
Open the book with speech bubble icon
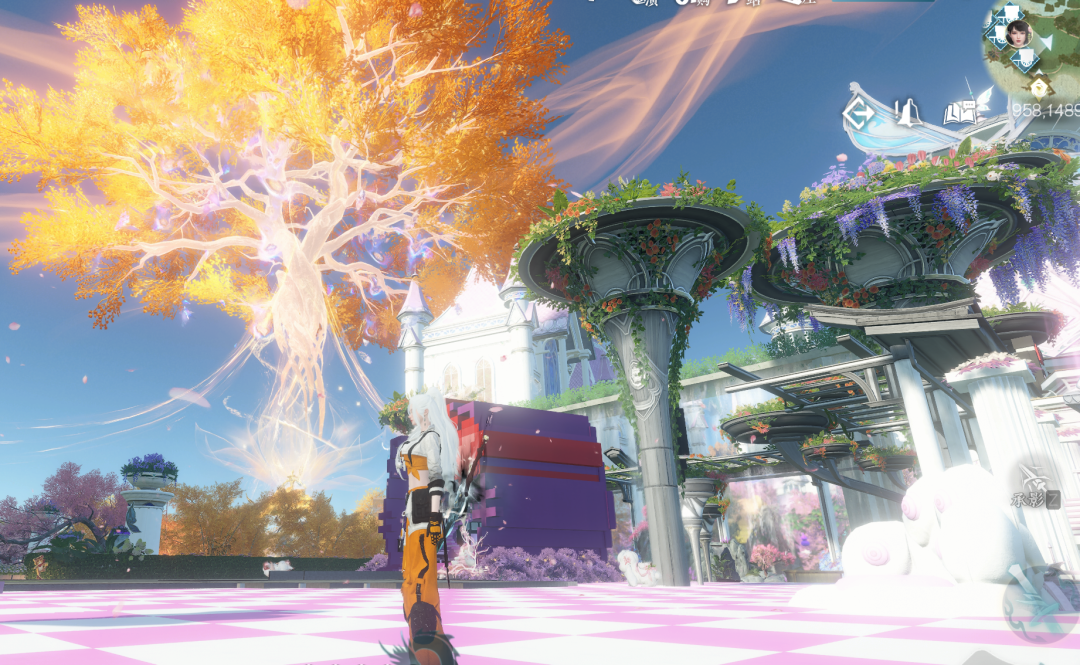tap(961, 112)
